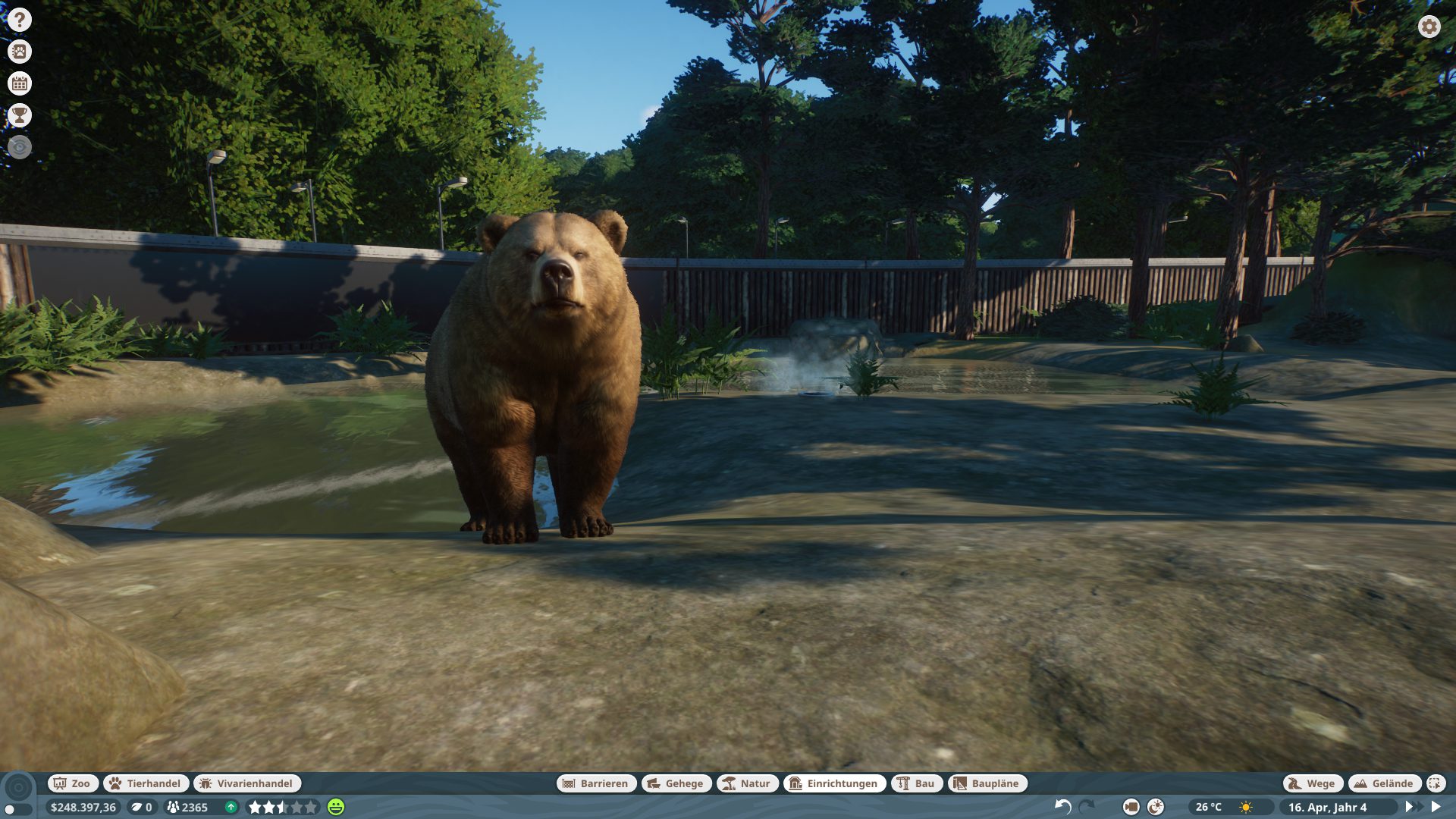
Task: Select the Barrieren build tool
Action: tap(596, 783)
